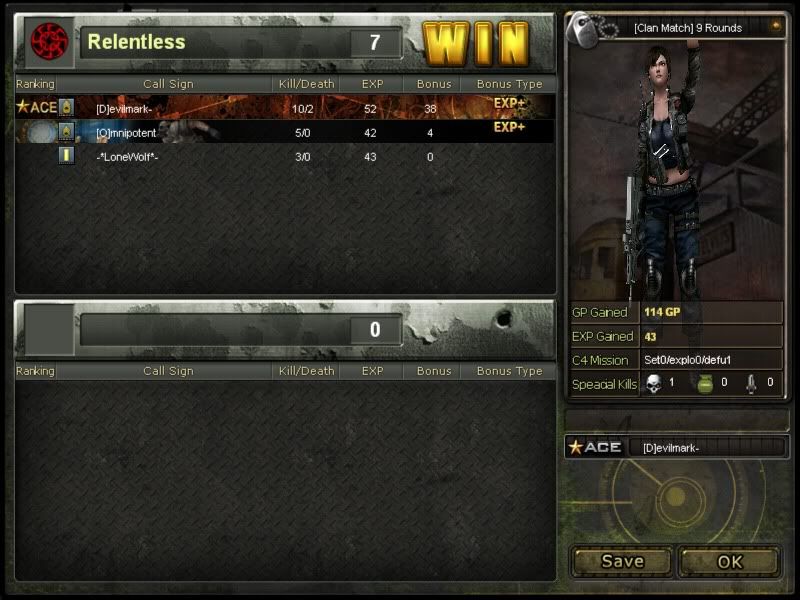This screenshot has height=600, width=800.
Task: Save the match result screenshot
Action: [x=621, y=561]
